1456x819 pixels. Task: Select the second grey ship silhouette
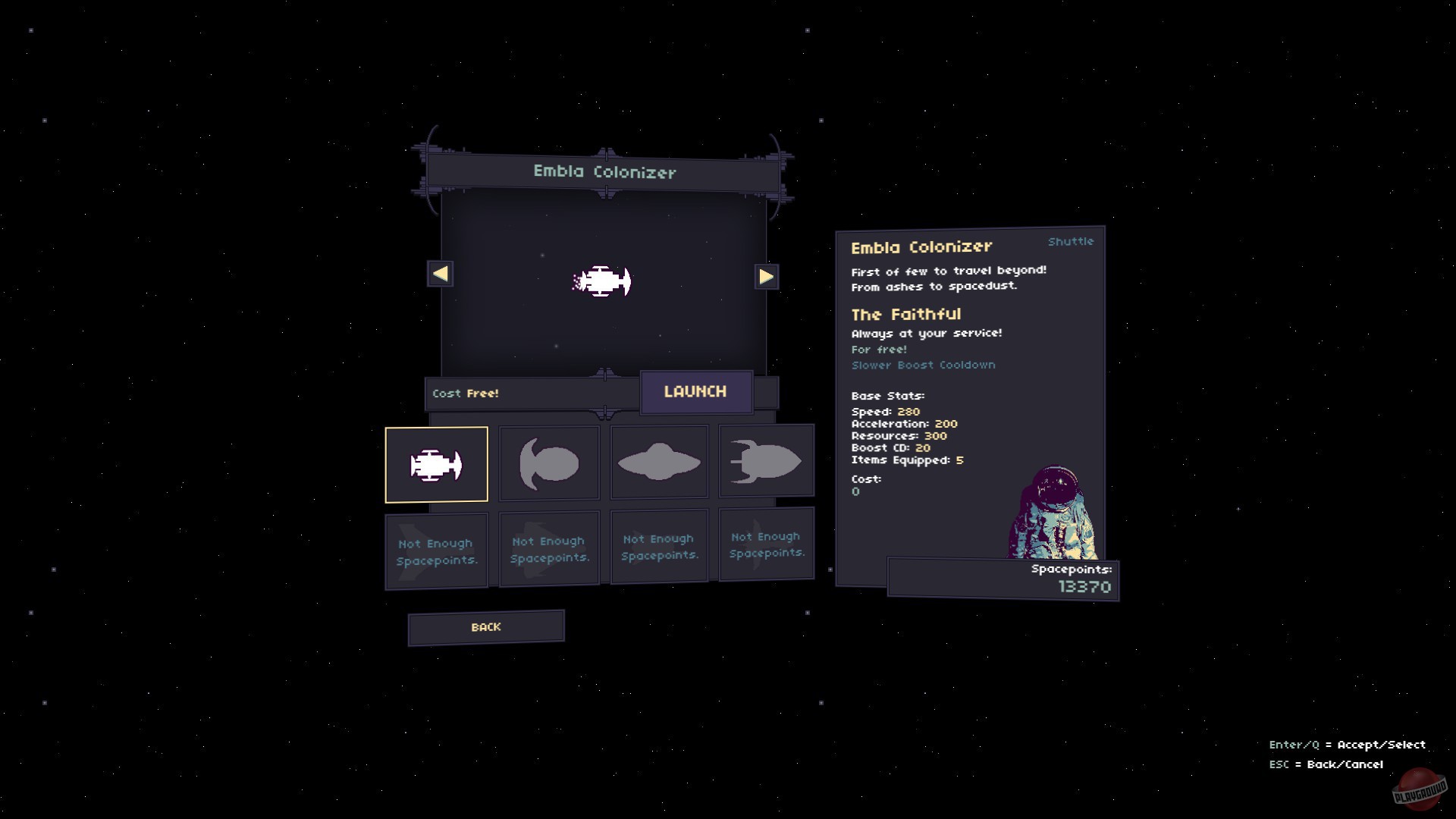pyautogui.click(x=548, y=461)
